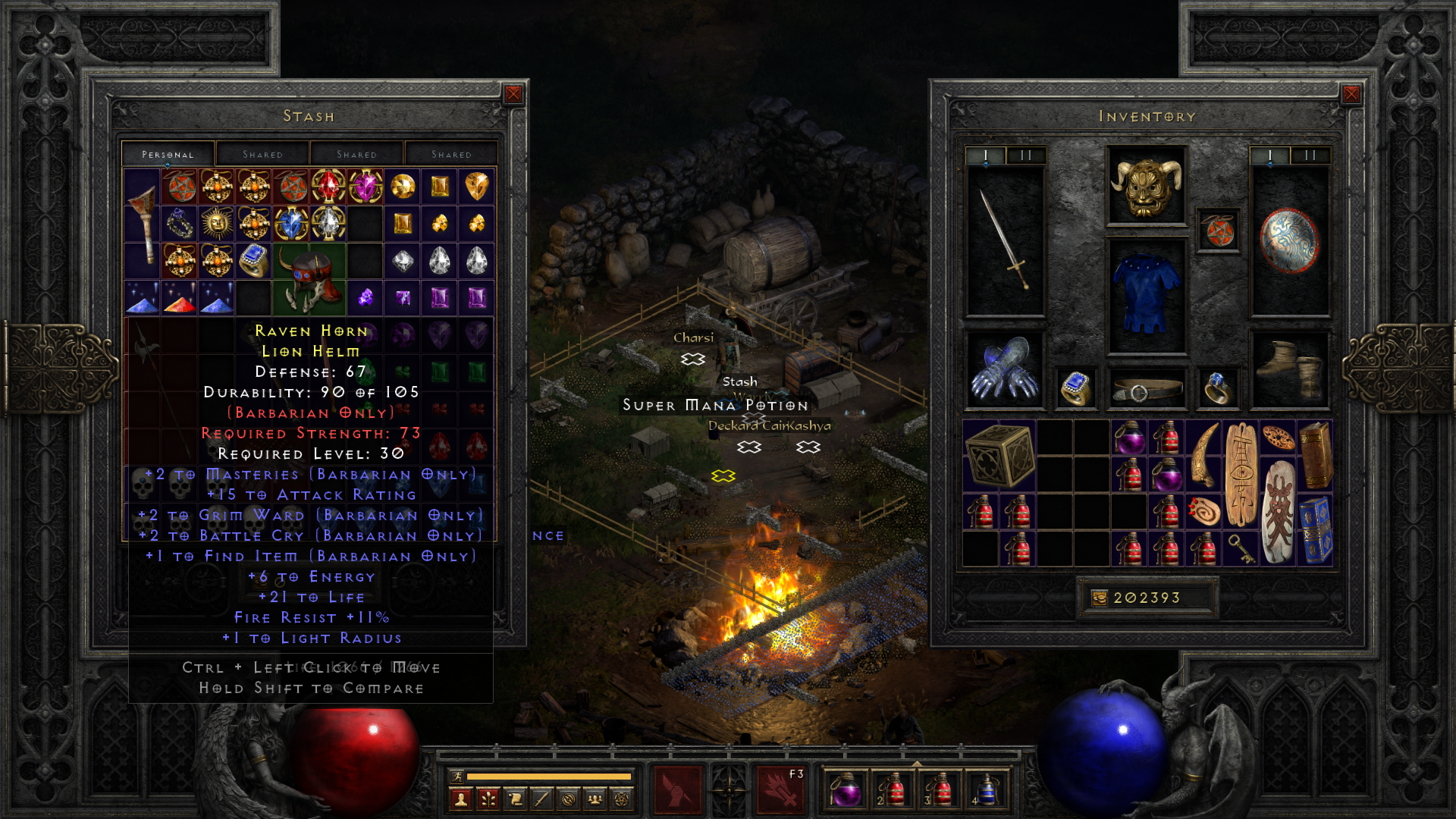Open the F3 skill selector

tap(780, 789)
